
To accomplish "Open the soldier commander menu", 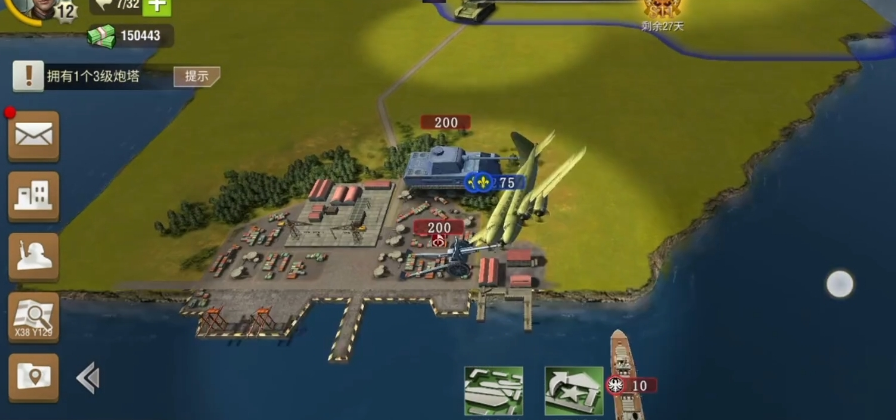I will [34, 257].
